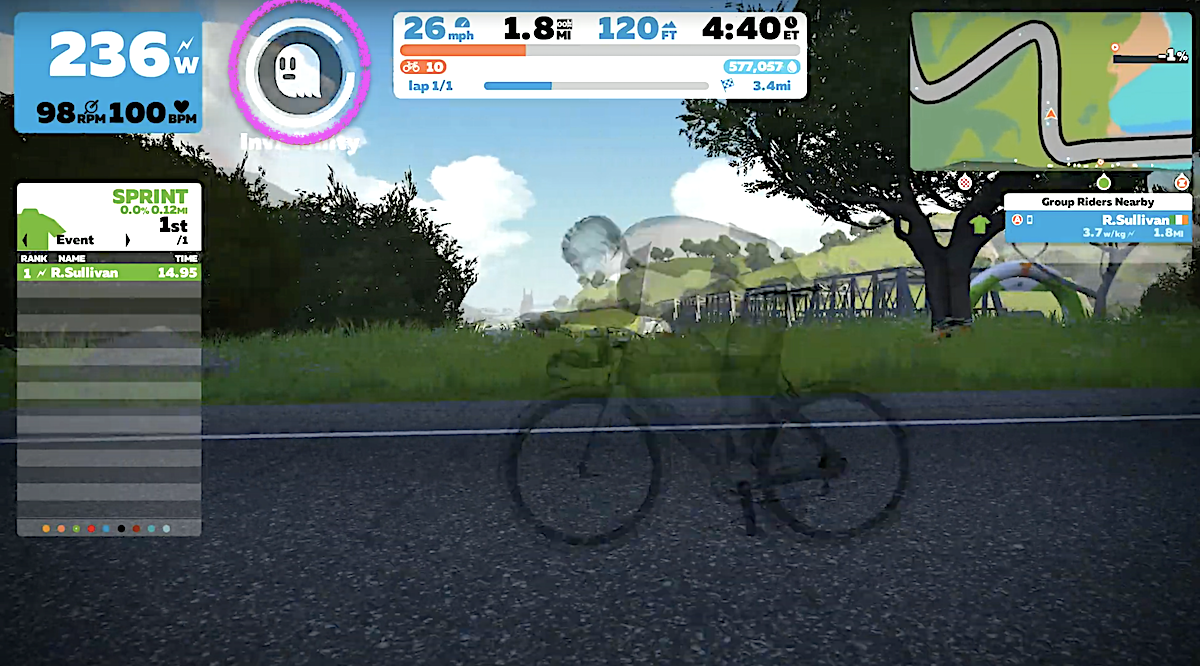Image resolution: width=1200 pixels, height=666 pixels.
Task: Click the Group Riders Nearby header
Action: click(1097, 202)
